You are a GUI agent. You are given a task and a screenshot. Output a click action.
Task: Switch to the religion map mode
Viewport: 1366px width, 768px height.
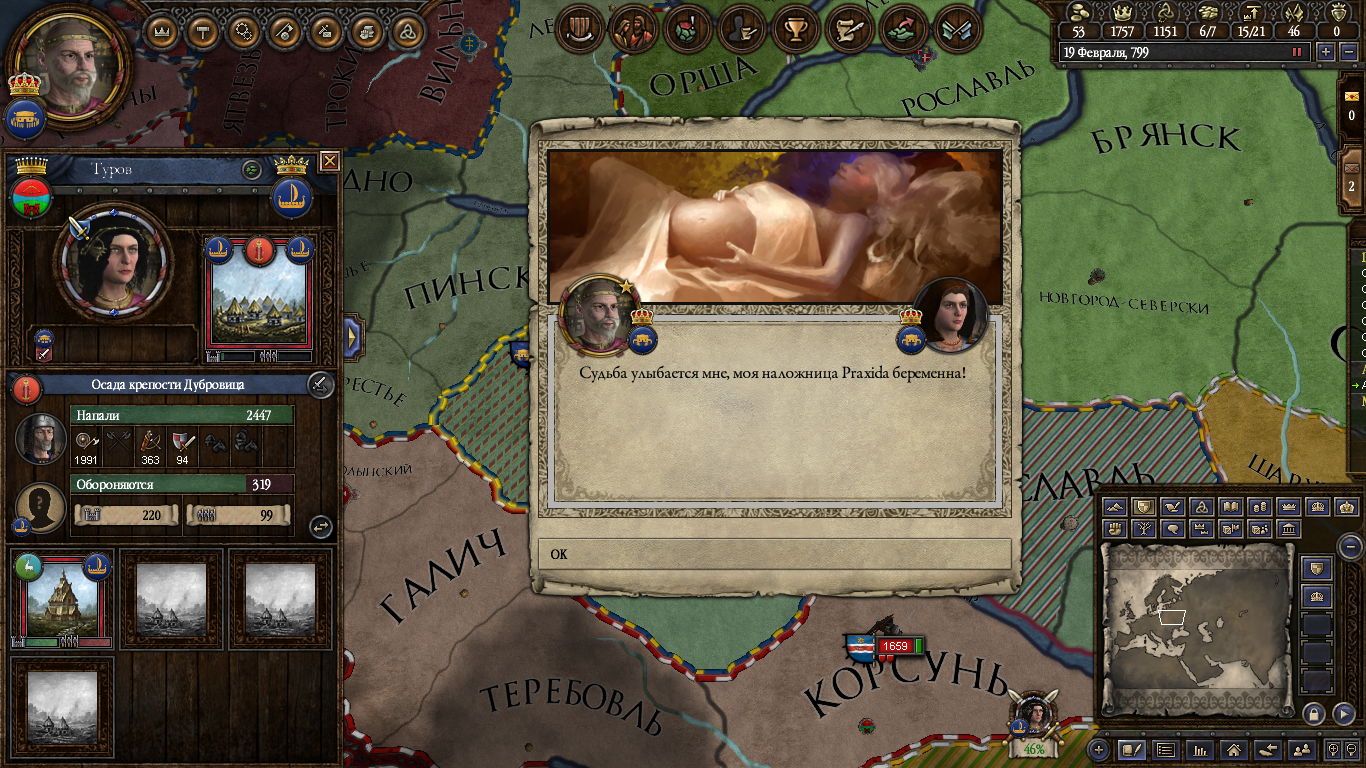click(1201, 508)
